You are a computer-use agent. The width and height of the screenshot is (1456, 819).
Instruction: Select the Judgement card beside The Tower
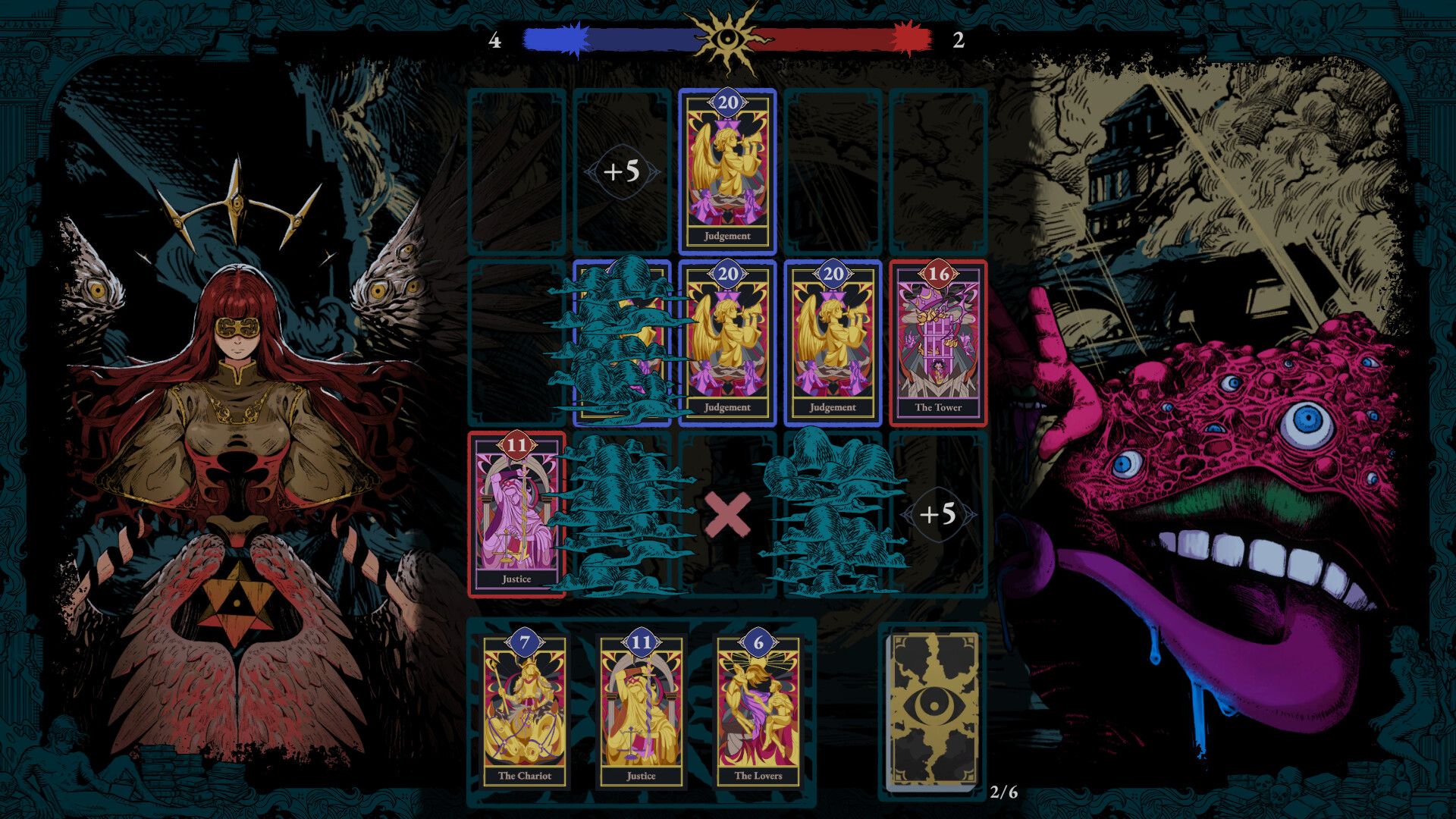pyautogui.click(x=833, y=343)
